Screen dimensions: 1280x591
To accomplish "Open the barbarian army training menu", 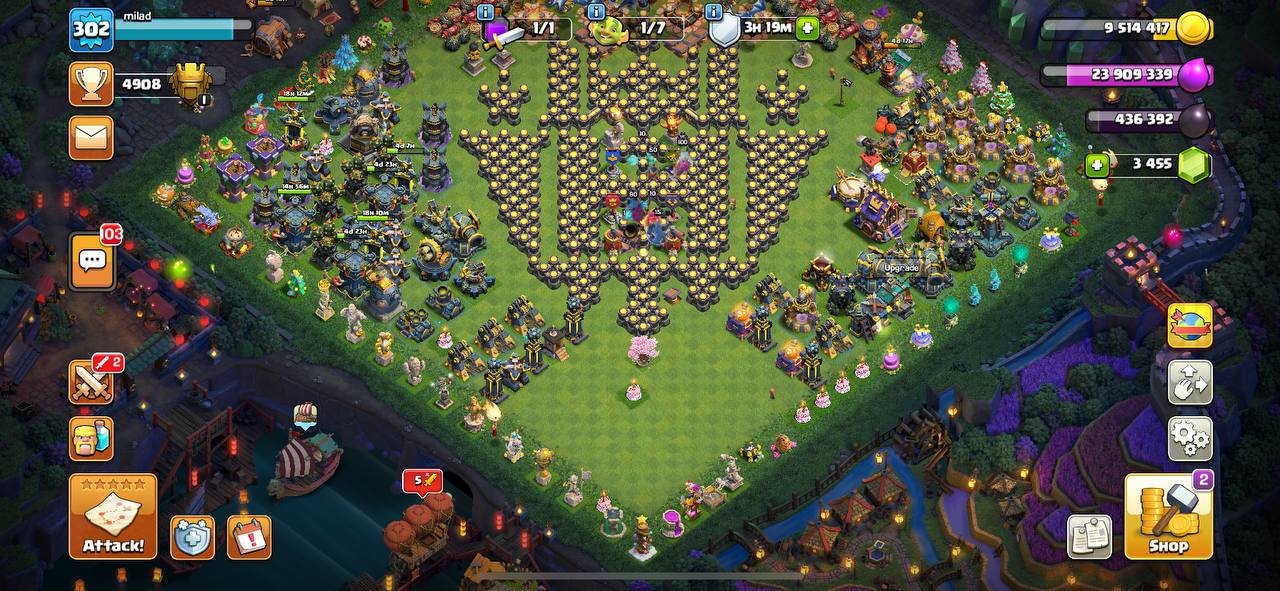I will pos(91,438).
